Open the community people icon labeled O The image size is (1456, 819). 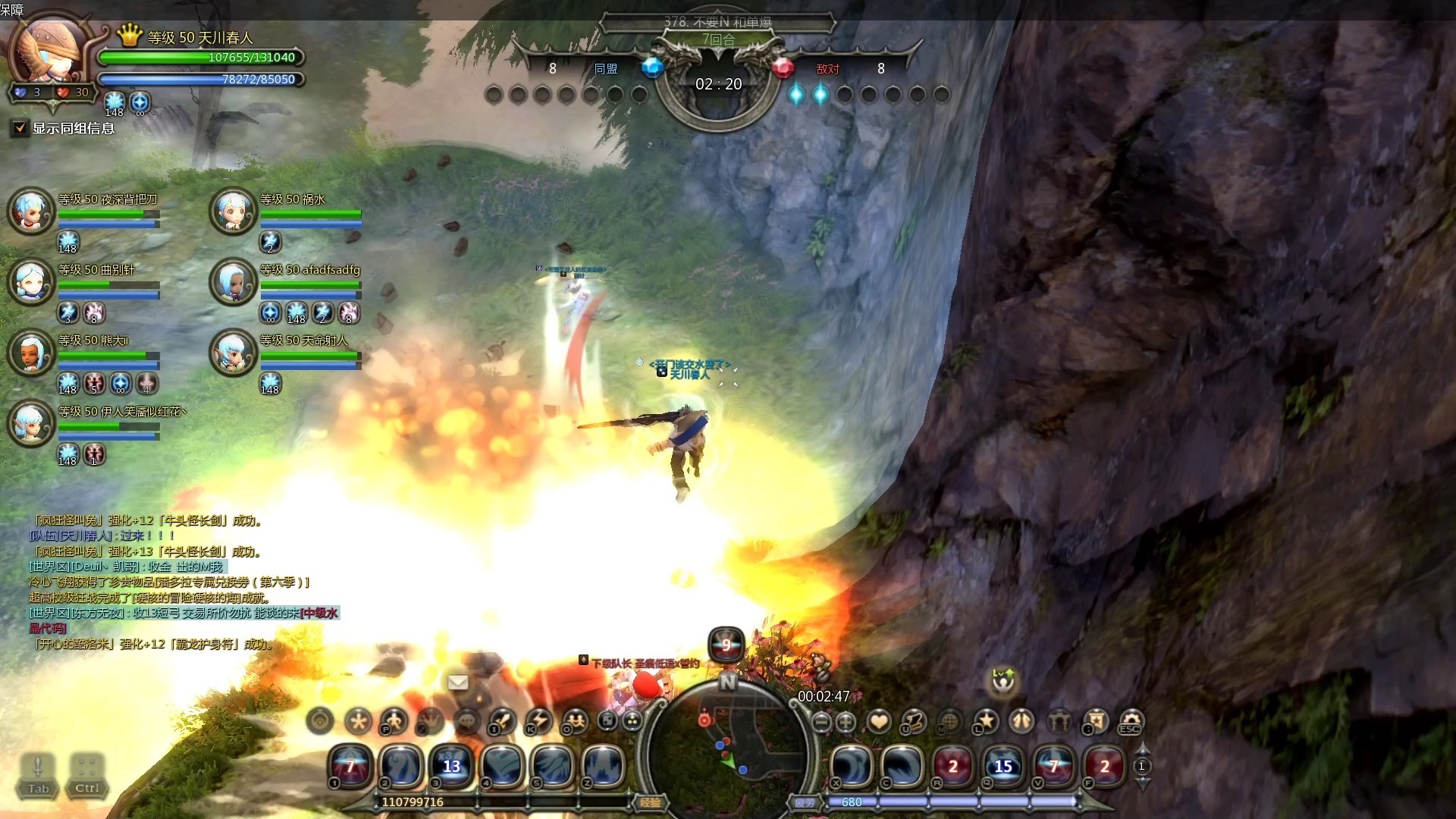pos(576,721)
